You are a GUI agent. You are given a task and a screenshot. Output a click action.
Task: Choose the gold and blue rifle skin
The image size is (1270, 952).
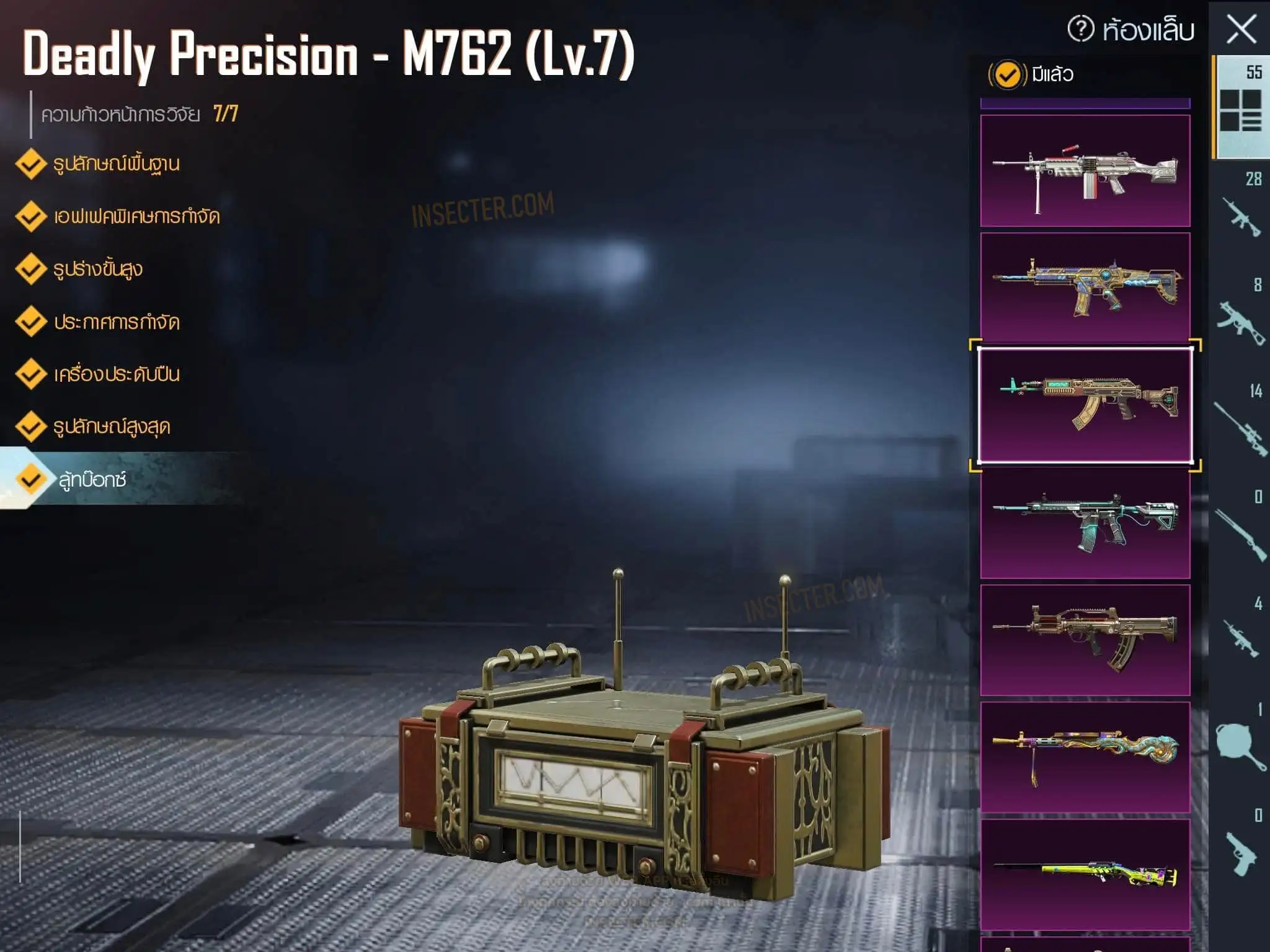[1085, 287]
